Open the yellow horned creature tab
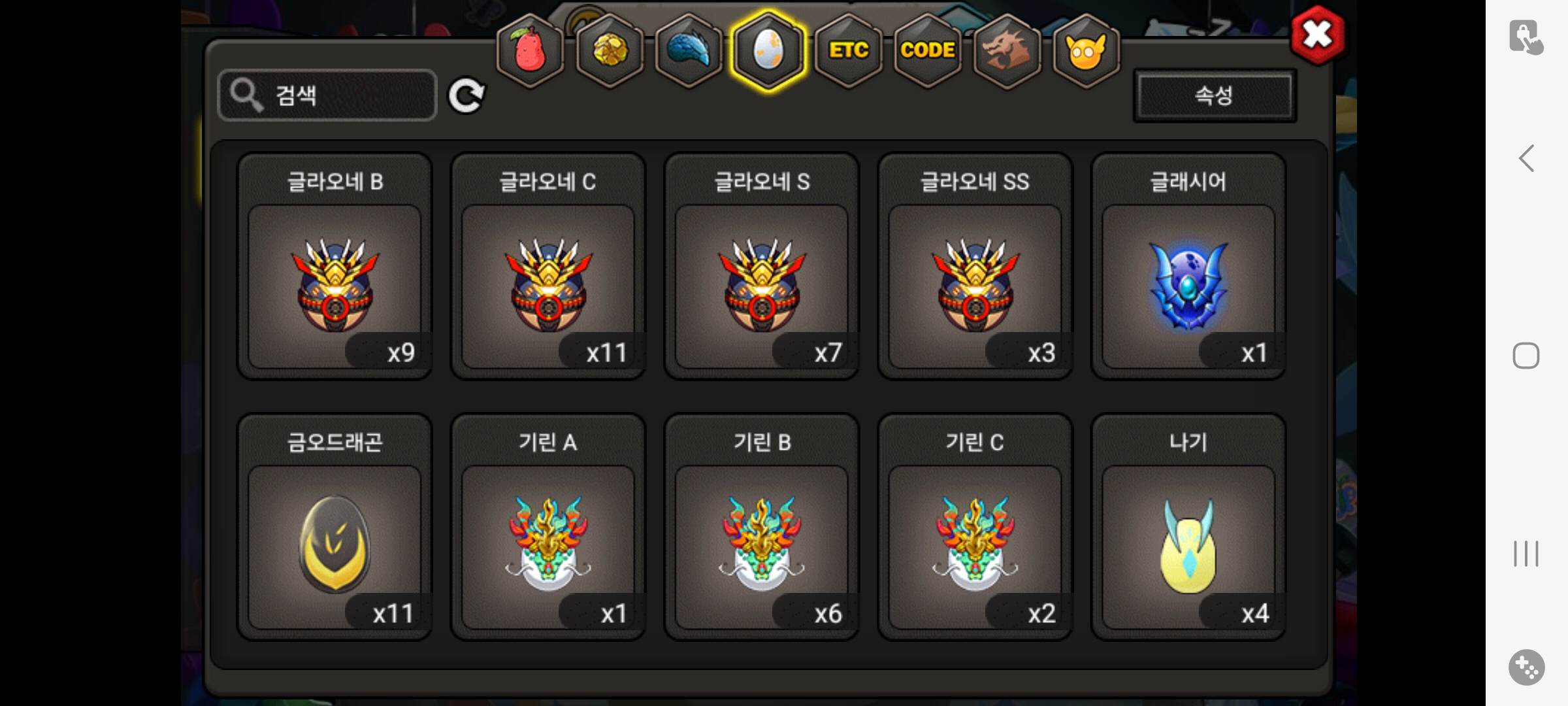Viewport: 1568px width, 706px height. tap(1086, 50)
